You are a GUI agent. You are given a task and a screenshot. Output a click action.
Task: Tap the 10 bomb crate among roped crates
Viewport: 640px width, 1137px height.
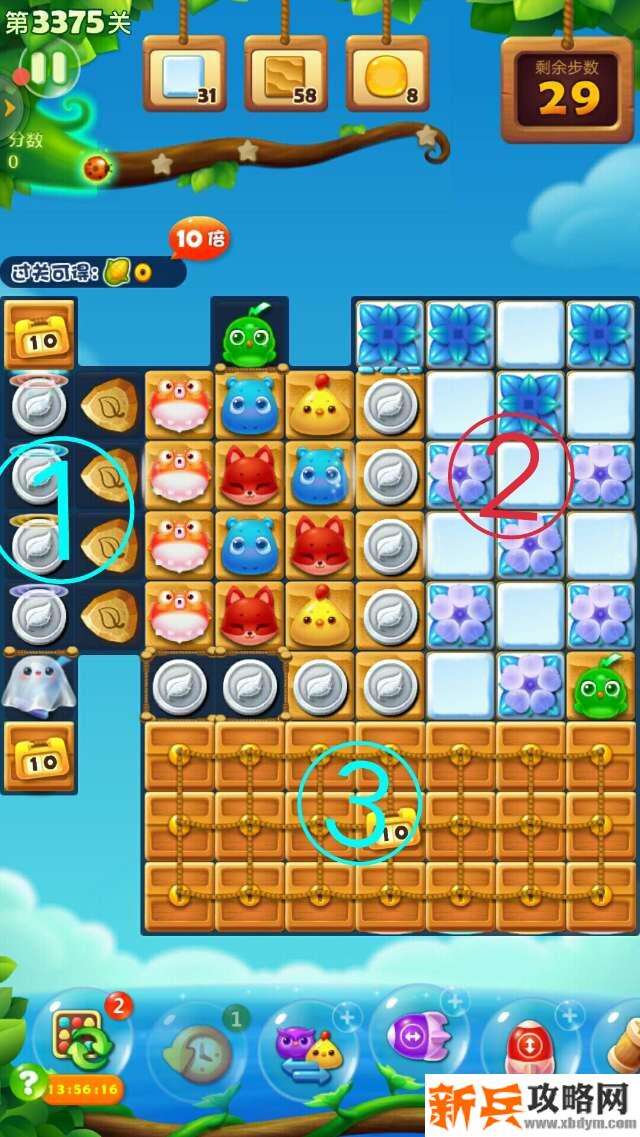(392, 828)
